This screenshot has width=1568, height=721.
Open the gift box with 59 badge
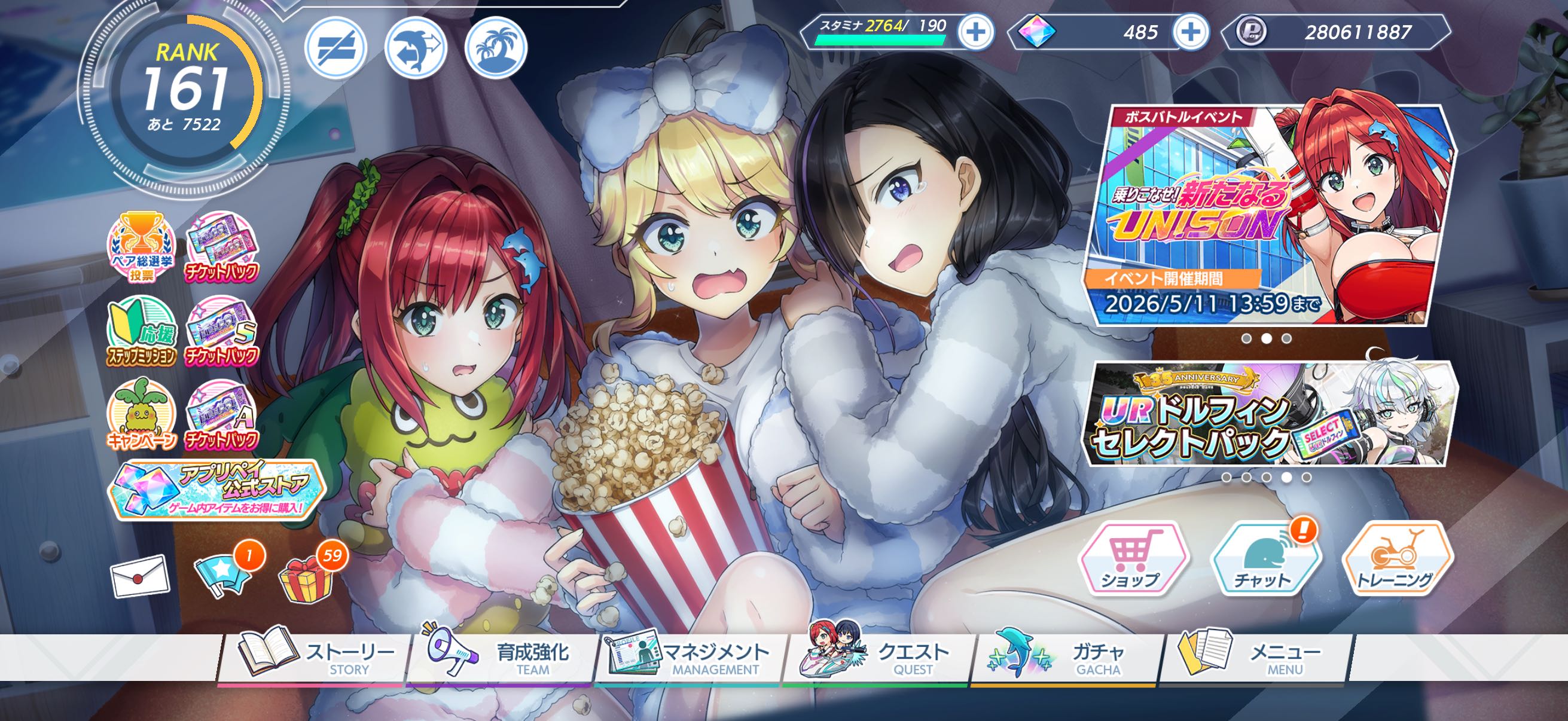(x=306, y=578)
